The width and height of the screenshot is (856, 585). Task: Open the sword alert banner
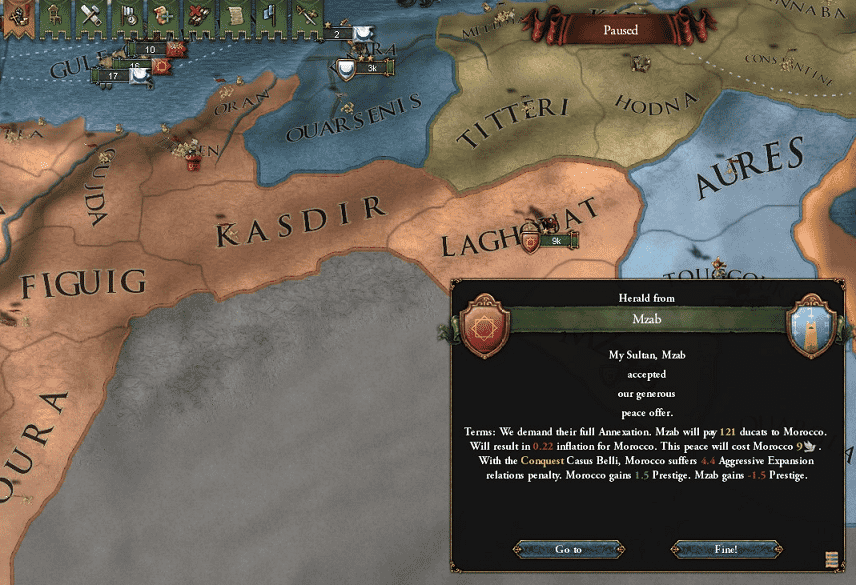coord(304,16)
